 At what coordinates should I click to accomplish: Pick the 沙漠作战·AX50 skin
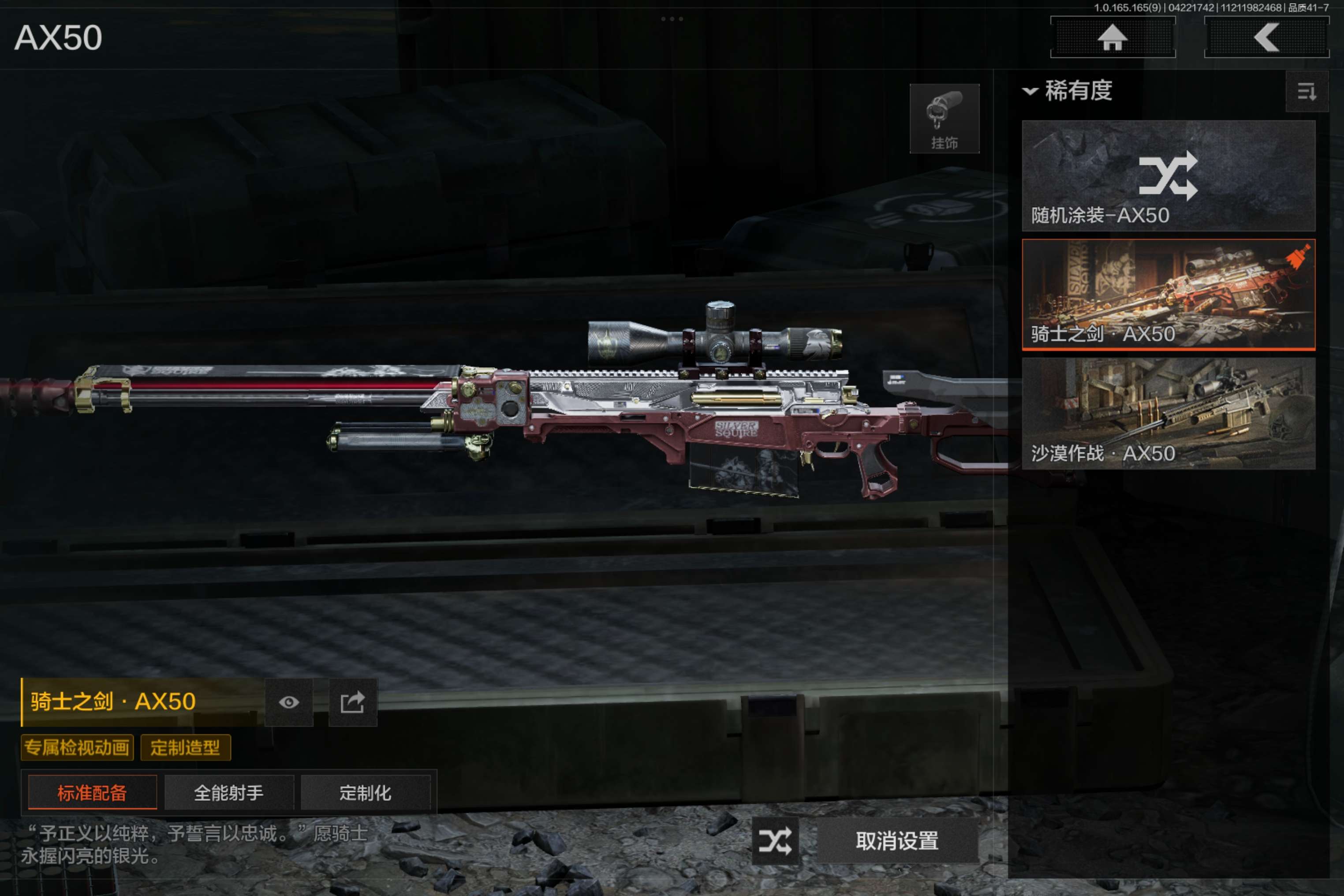pyautogui.click(x=1168, y=413)
